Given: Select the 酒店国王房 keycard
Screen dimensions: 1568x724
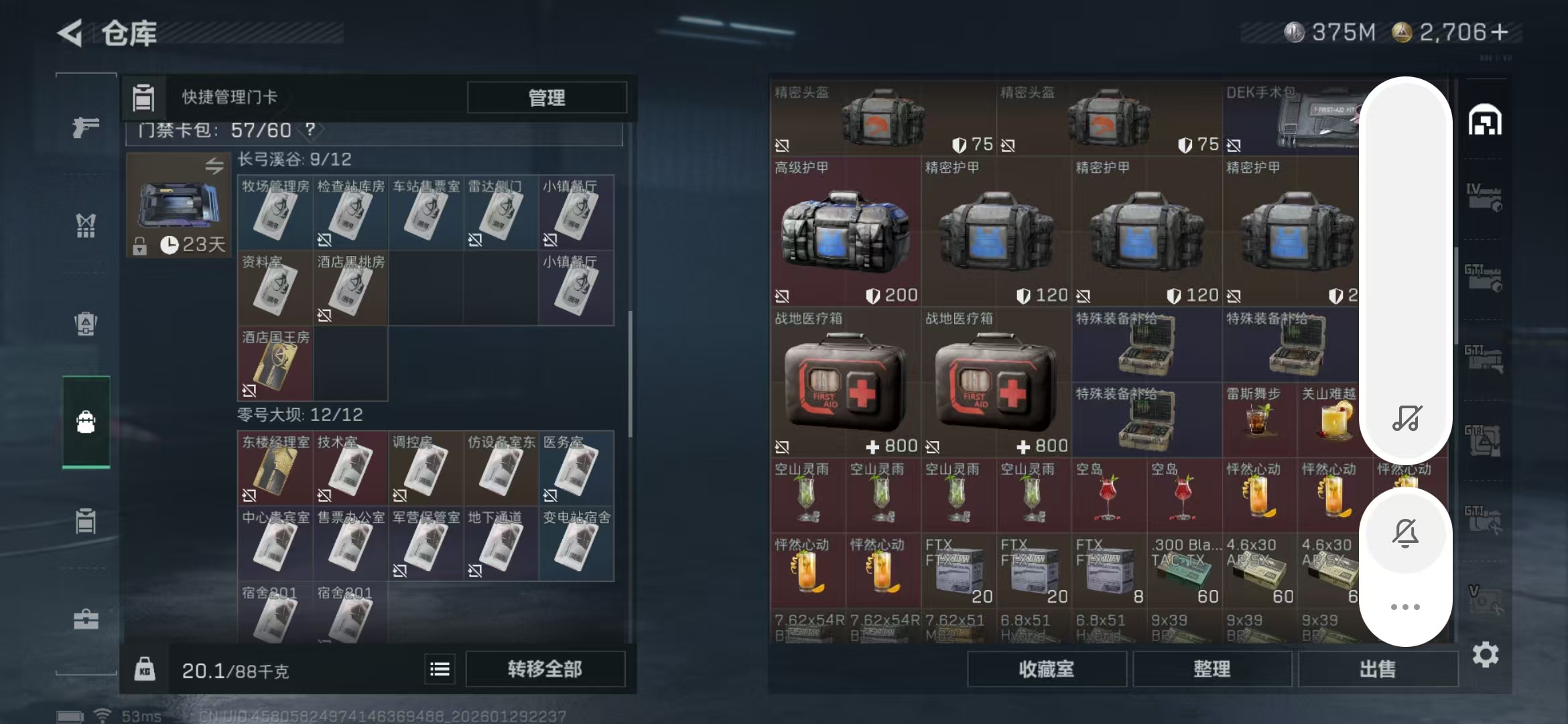Looking at the screenshot, I should pos(275,363).
